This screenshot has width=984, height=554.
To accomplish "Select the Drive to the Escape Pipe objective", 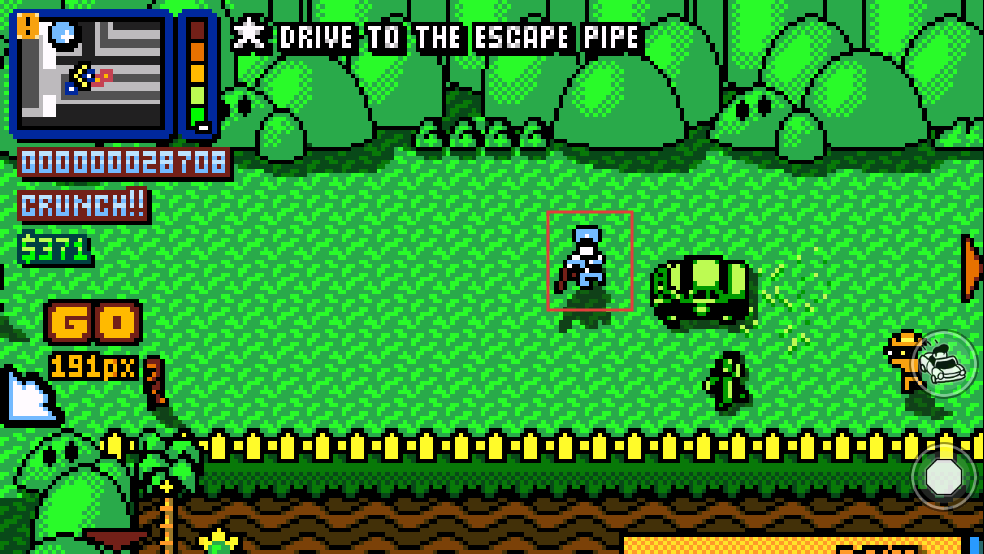I will point(439,37).
